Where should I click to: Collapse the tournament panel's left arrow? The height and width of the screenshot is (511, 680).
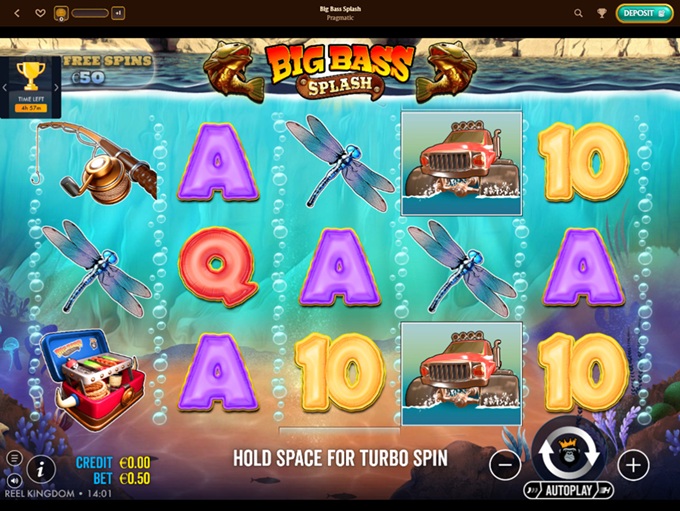tap(5, 87)
